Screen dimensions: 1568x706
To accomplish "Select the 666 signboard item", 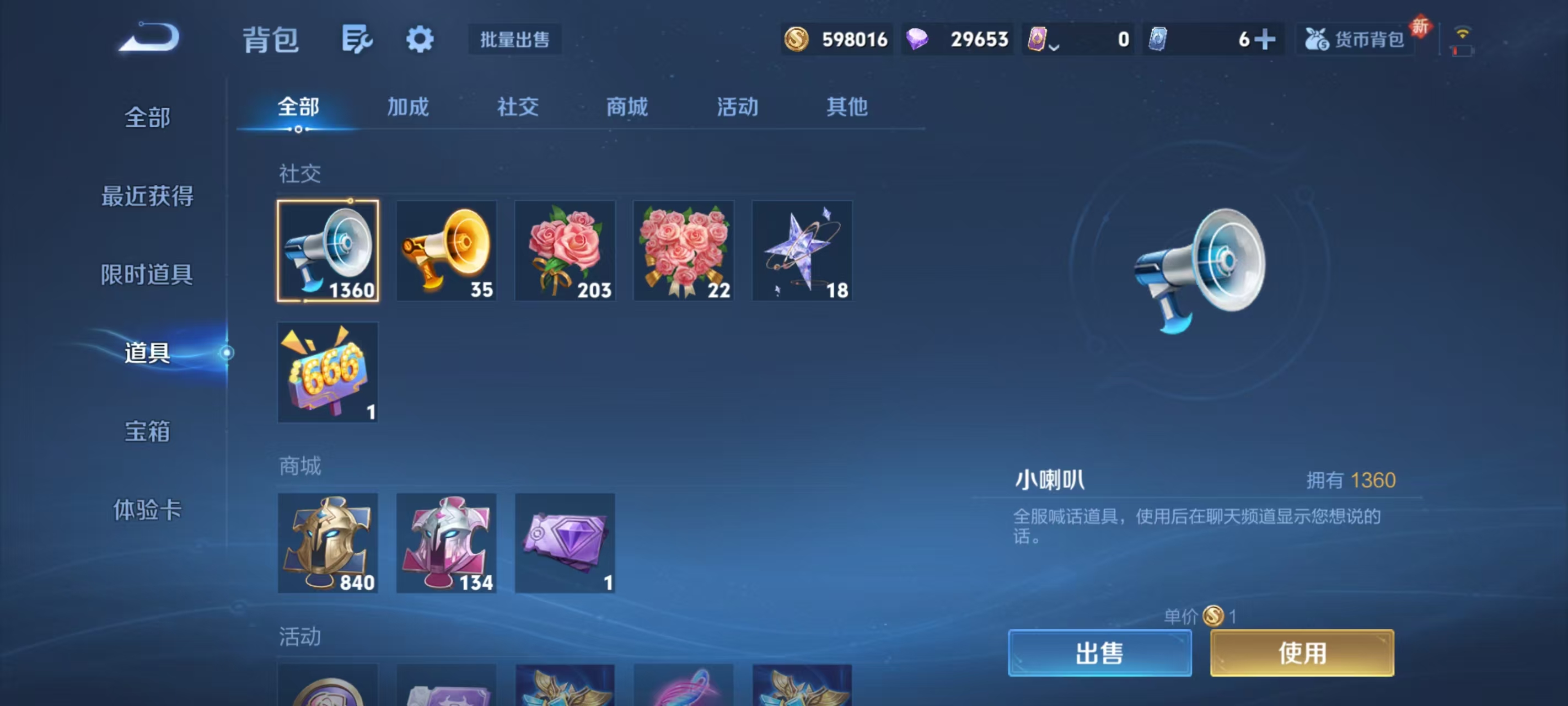I will [328, 372].
